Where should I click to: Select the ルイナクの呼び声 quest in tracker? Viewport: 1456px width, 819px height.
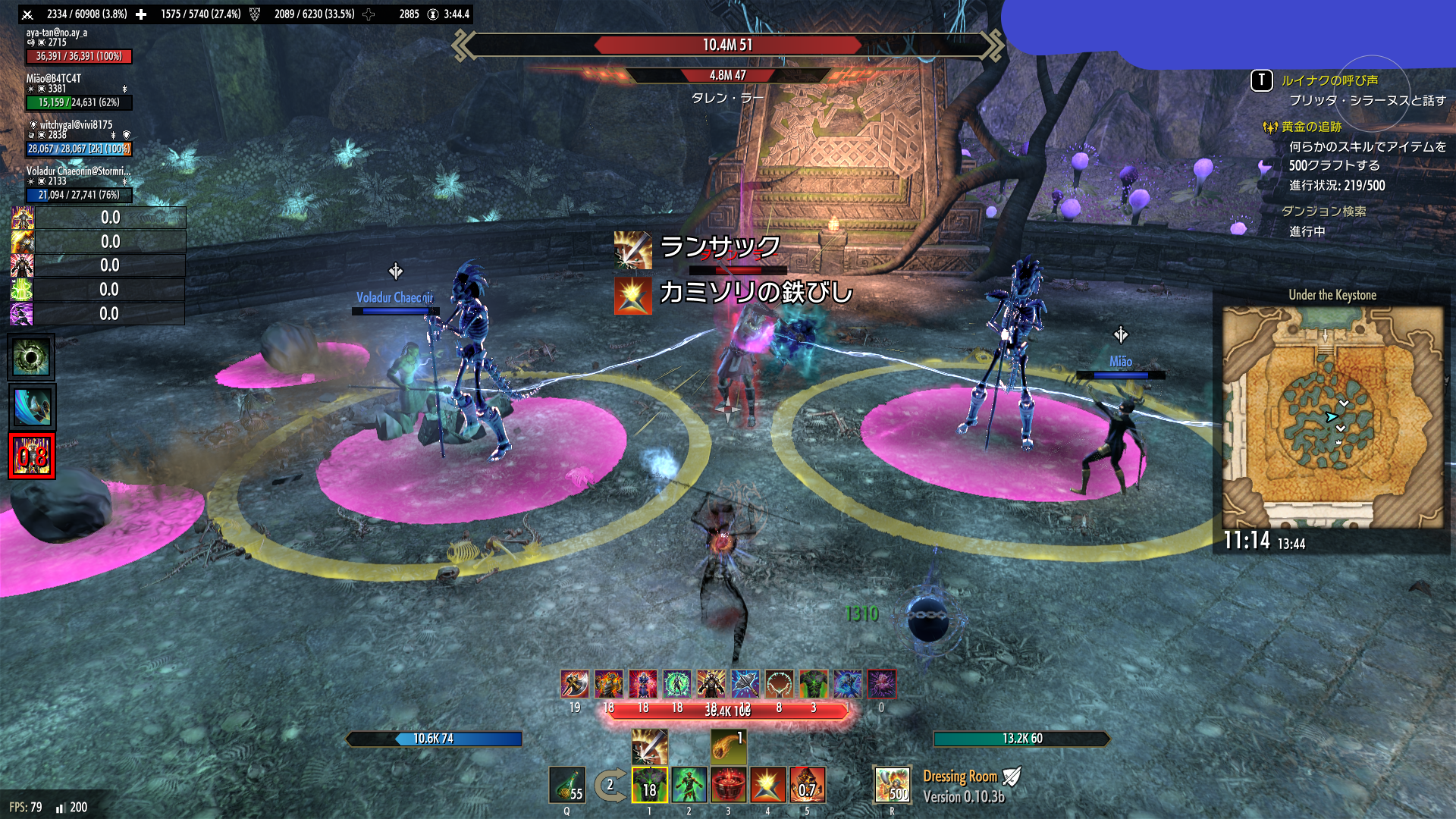click(x=1329, y=80)
